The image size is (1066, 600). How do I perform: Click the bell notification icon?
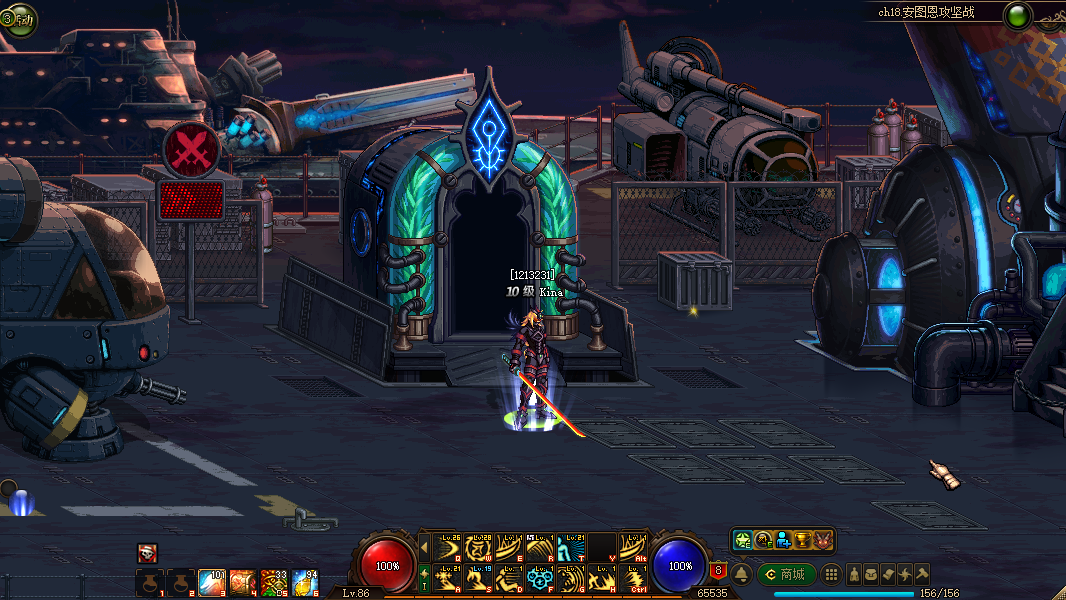[742, 574]
